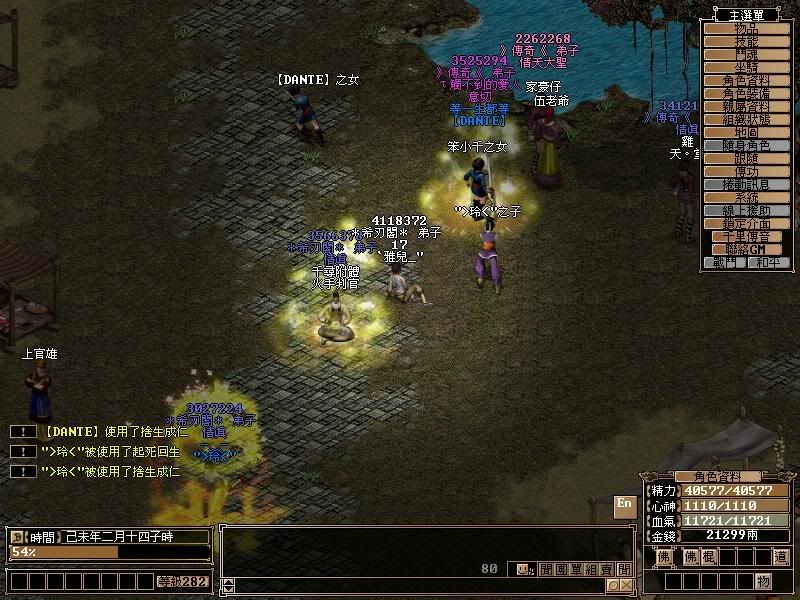
Task: Show the 組織狀態 organization status
Action: click(747, 119)
